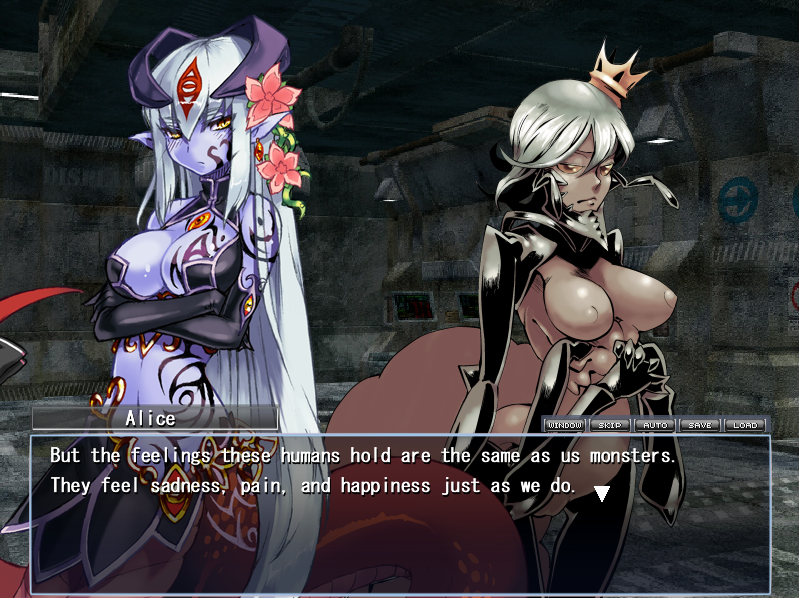Viewport: 799px width, 598px height.
Task: Open the SAVE game menu
Action: (x=700, y=425)
